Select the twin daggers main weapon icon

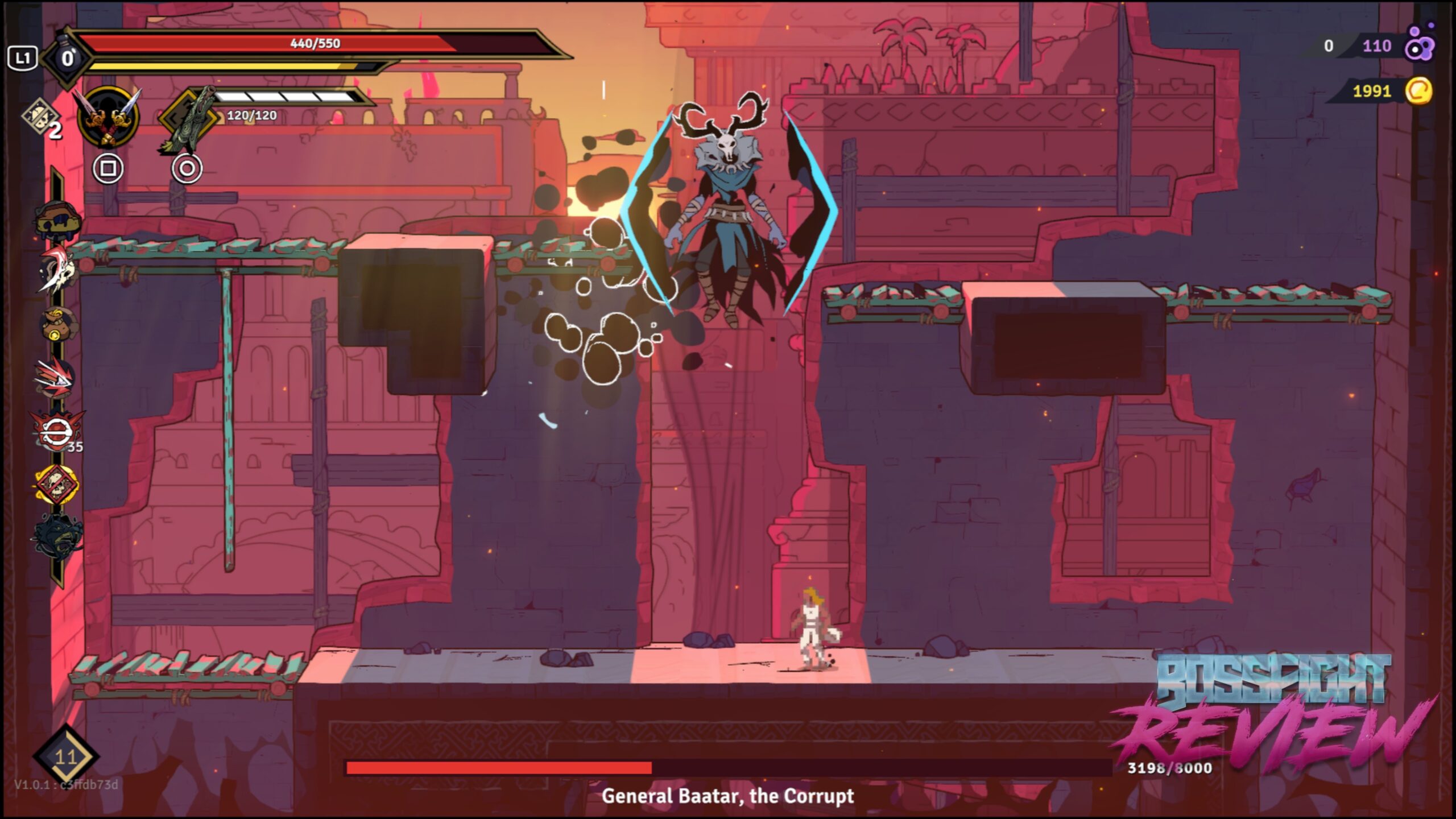[108, 118]
